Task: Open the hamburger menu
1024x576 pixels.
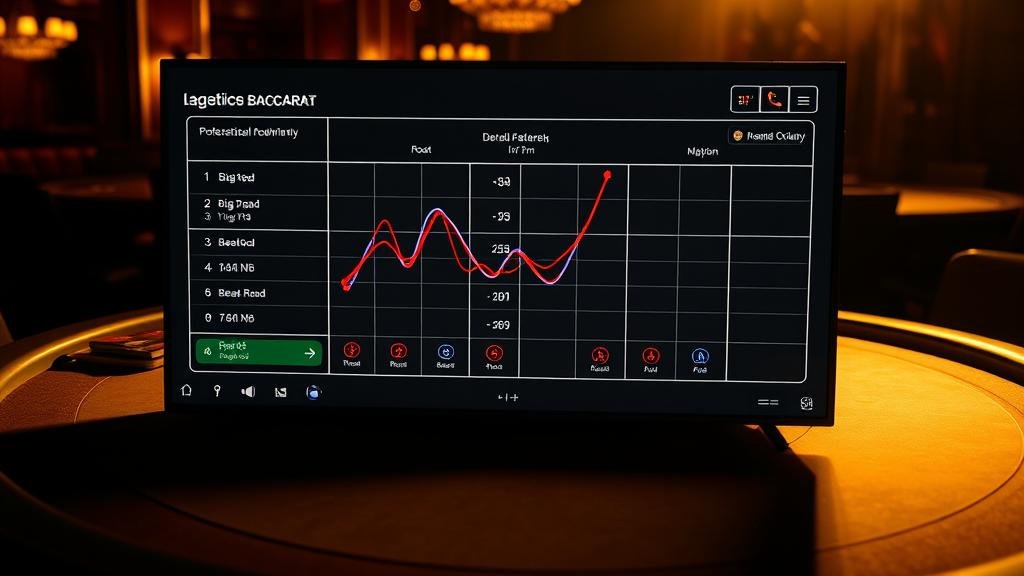Action: click(803, 99)
